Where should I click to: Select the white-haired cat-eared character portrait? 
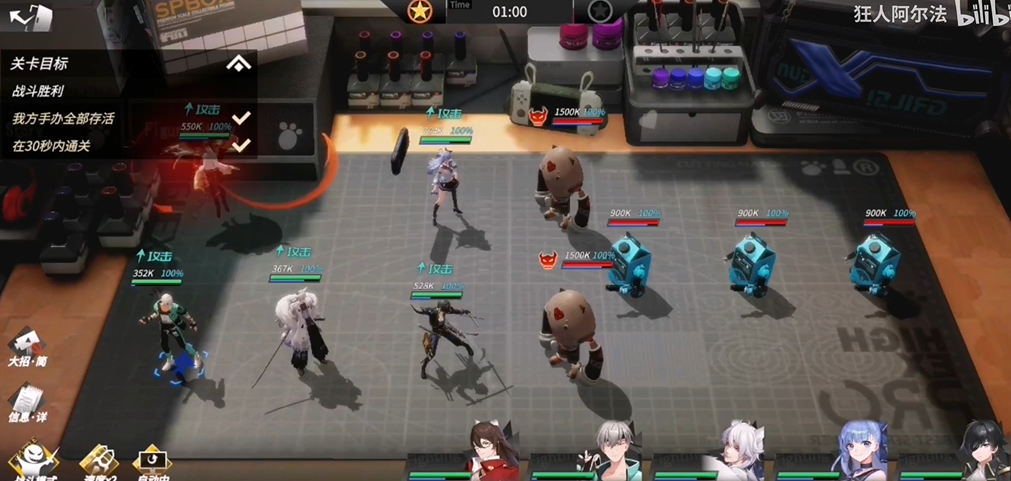[x=740, y=448]
